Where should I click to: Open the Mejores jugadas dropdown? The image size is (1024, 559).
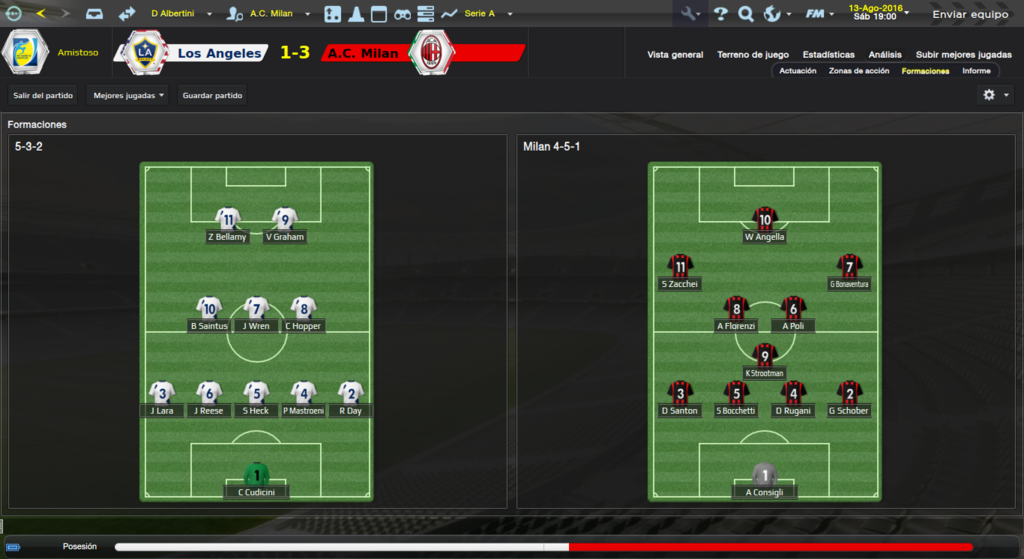point(128,95)
